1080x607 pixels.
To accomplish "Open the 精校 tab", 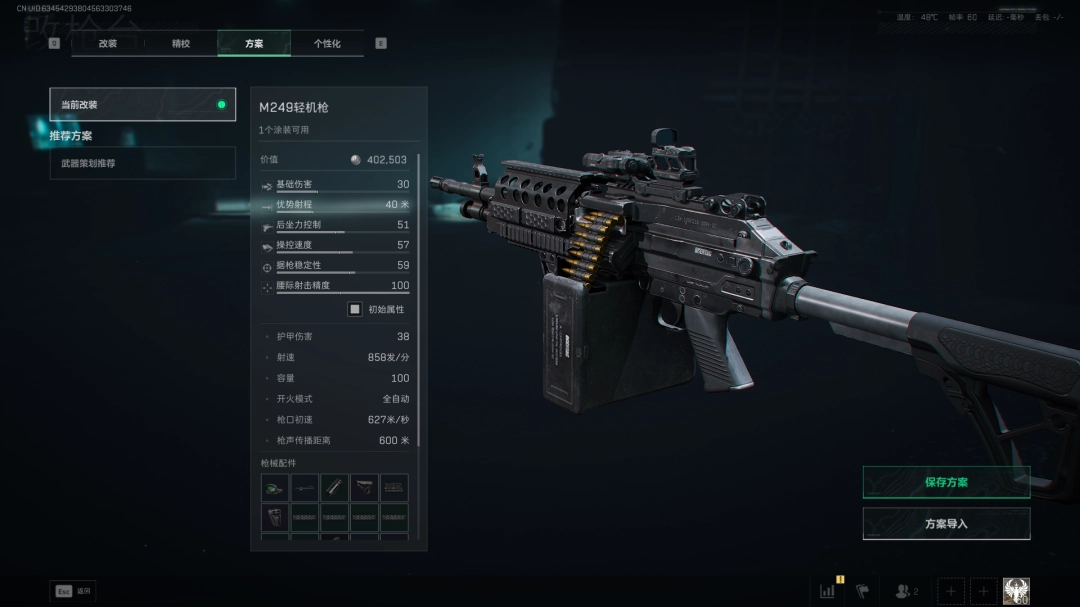I will tap(181, 44).
